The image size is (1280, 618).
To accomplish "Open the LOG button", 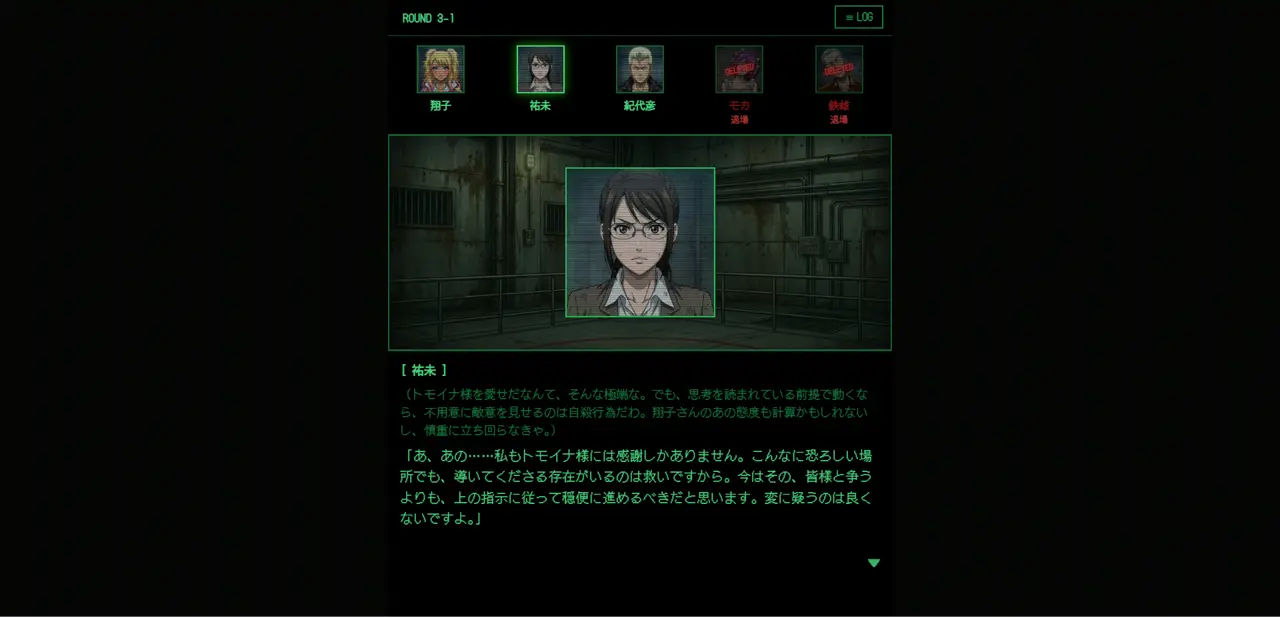I will click(858, 17).
